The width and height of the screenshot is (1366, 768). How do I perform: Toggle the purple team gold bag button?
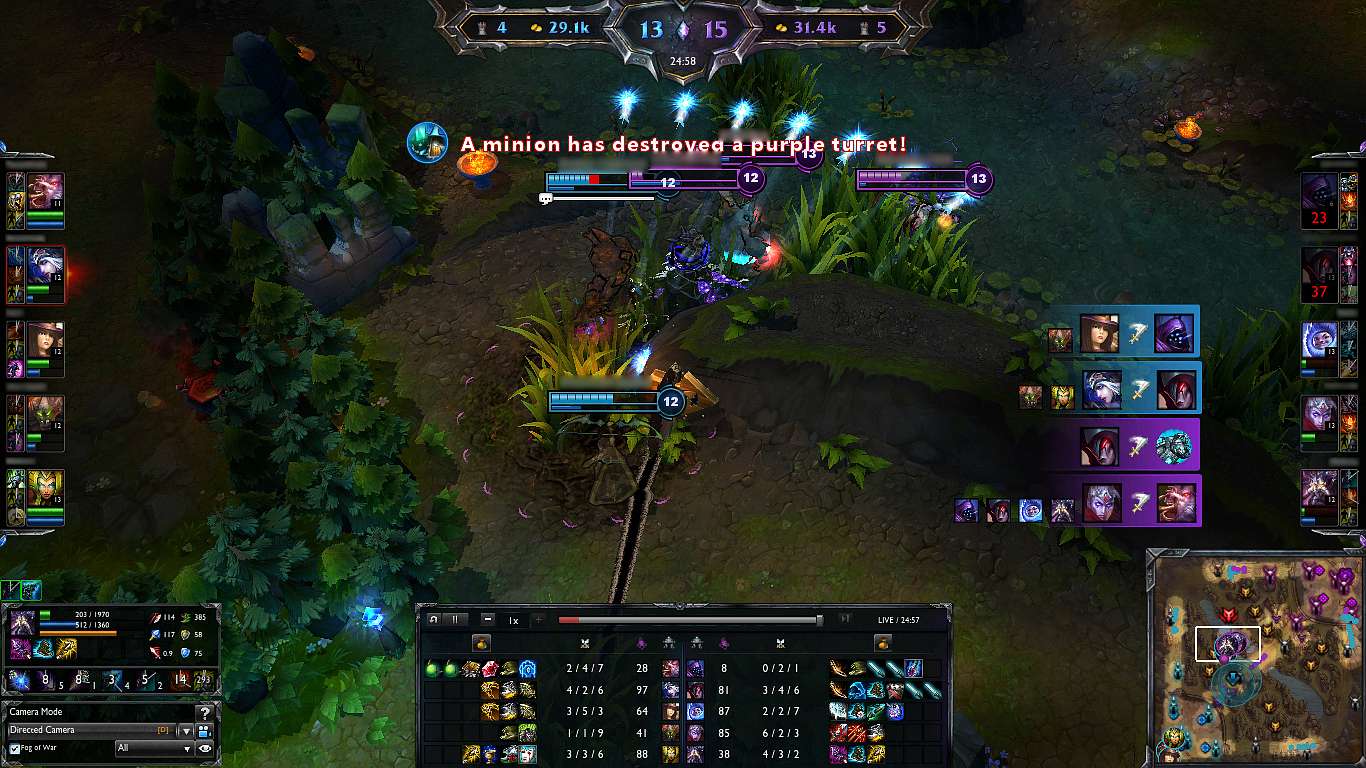point(883,642)
